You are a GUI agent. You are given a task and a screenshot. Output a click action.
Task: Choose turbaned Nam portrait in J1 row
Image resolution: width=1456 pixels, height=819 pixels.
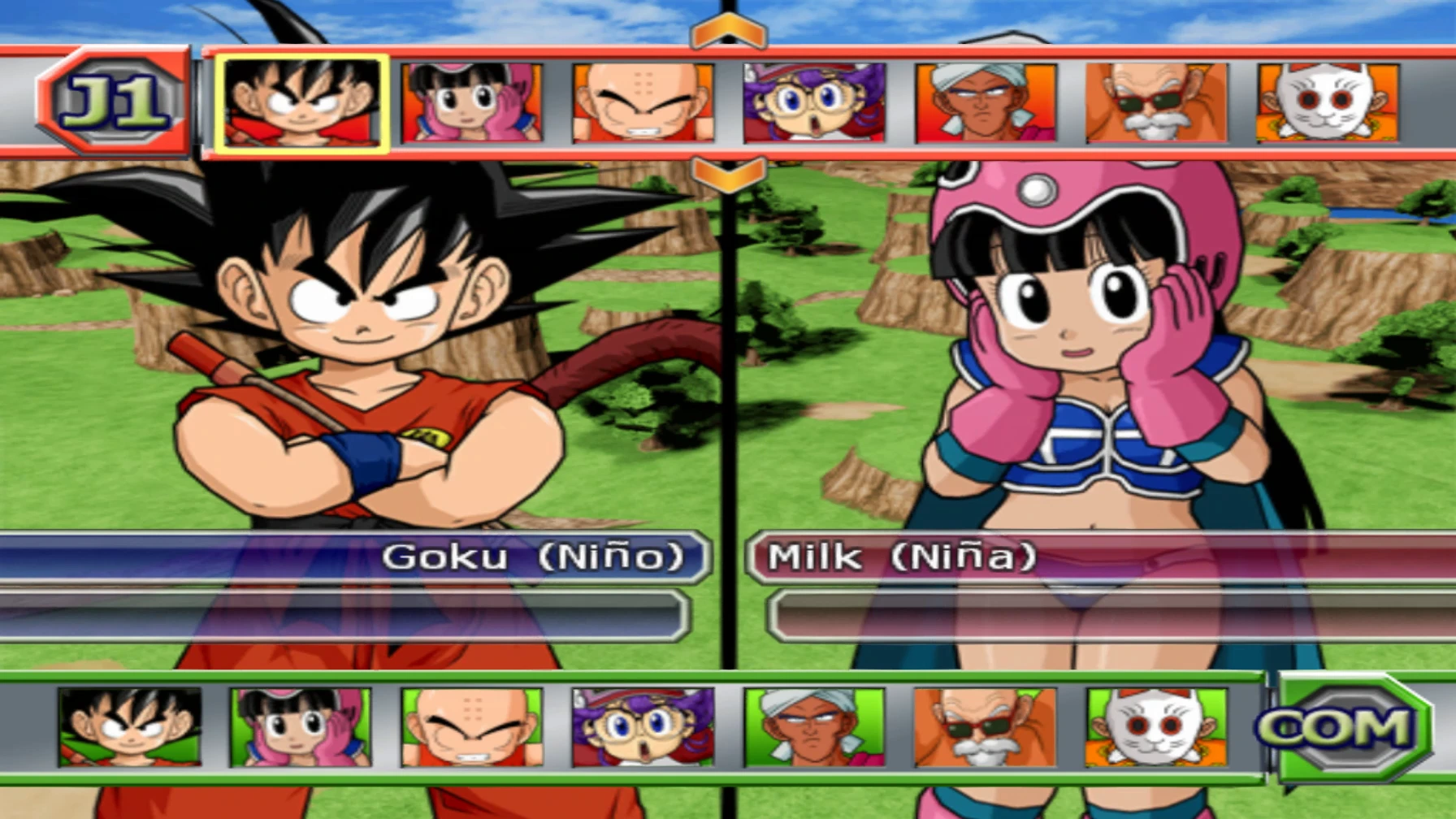[986, 103]
